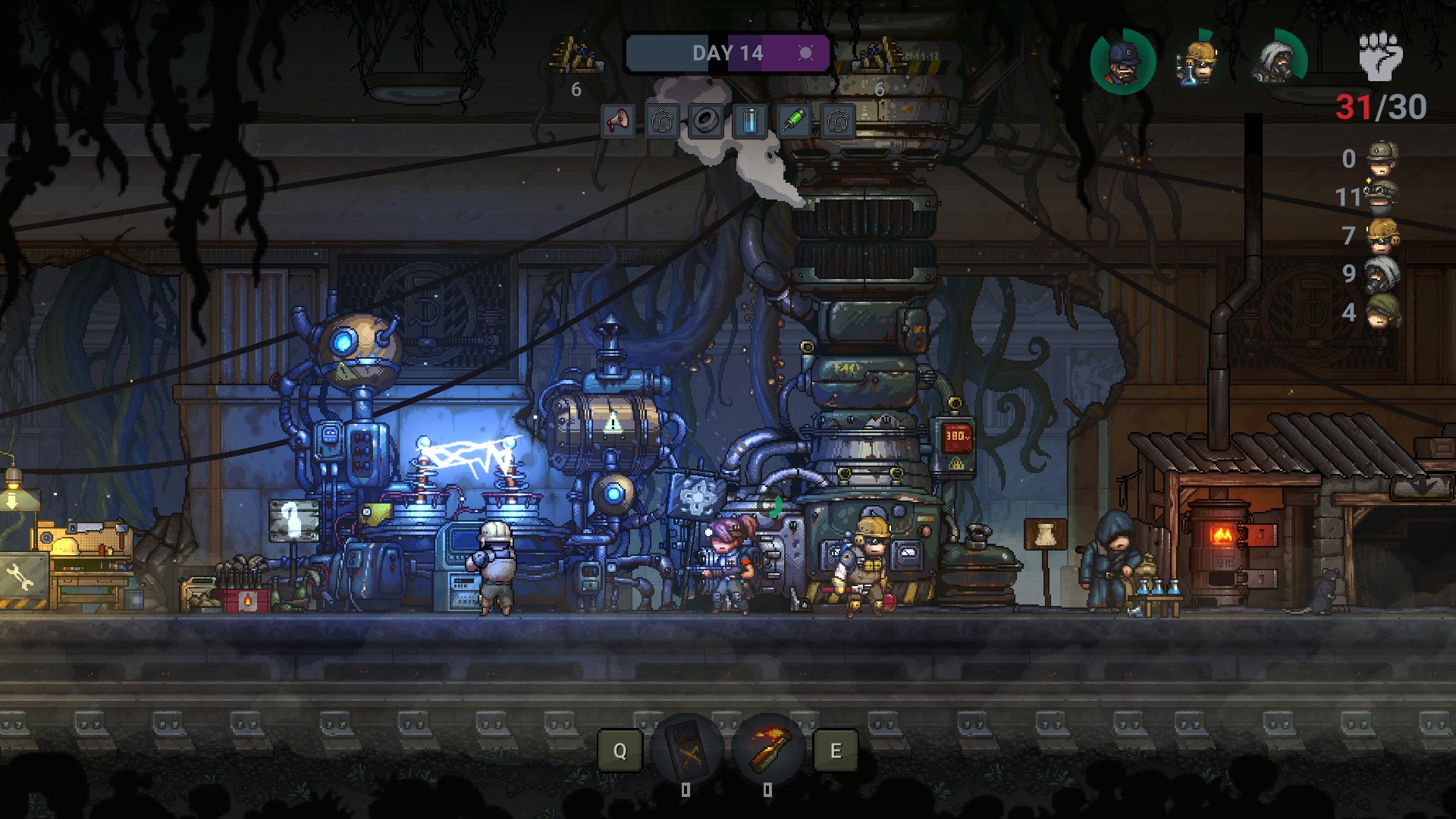Use the Molotov cocktail ability slot
The height and width of the screenshot is (819, 1456).
(x=767, y=750)
